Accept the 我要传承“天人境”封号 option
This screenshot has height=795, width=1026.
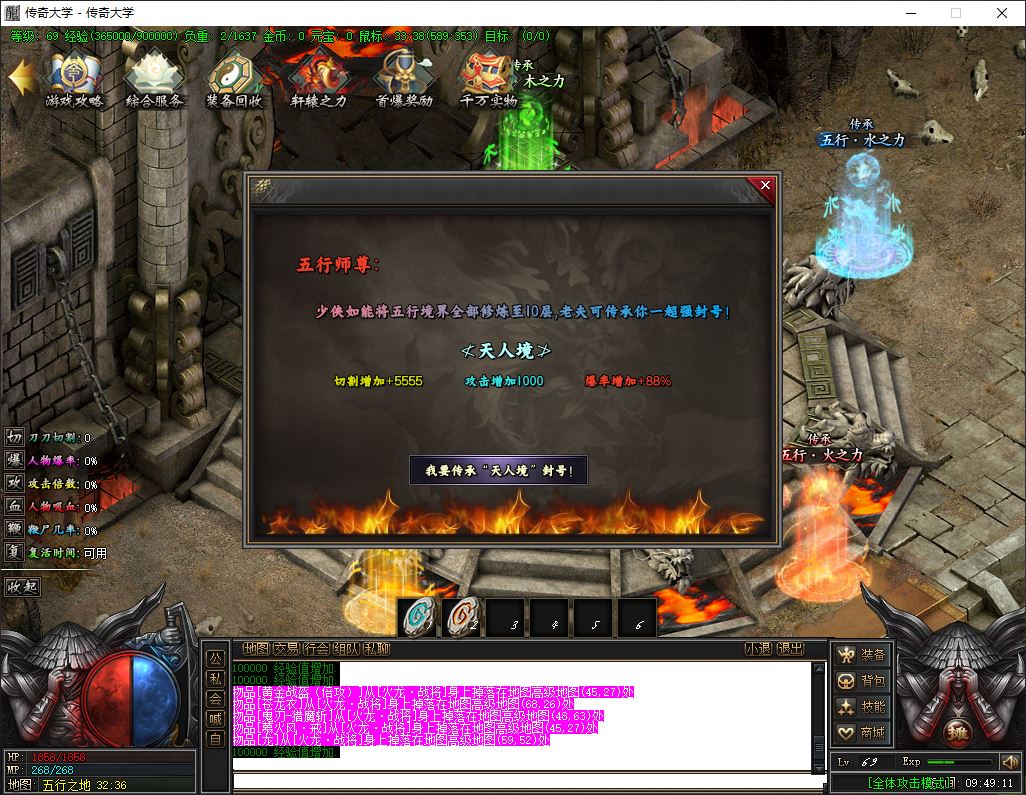[498, 470]
